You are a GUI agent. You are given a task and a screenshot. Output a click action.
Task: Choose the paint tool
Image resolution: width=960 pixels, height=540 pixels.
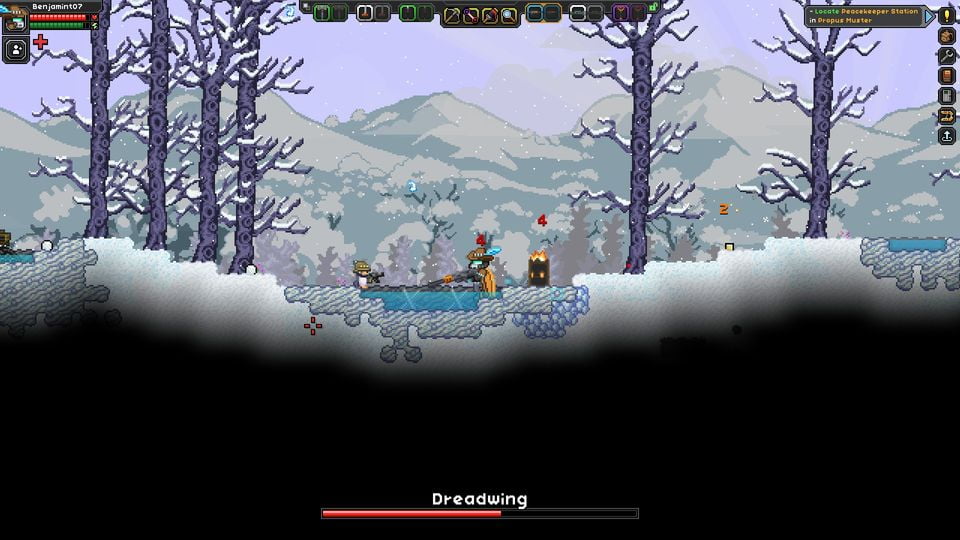tap(490, 15)
